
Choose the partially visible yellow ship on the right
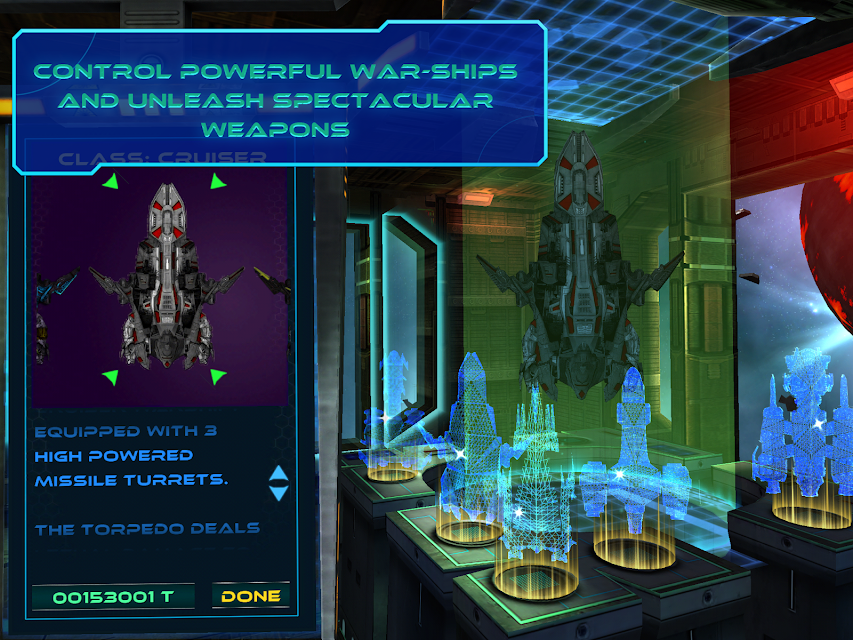277,290
